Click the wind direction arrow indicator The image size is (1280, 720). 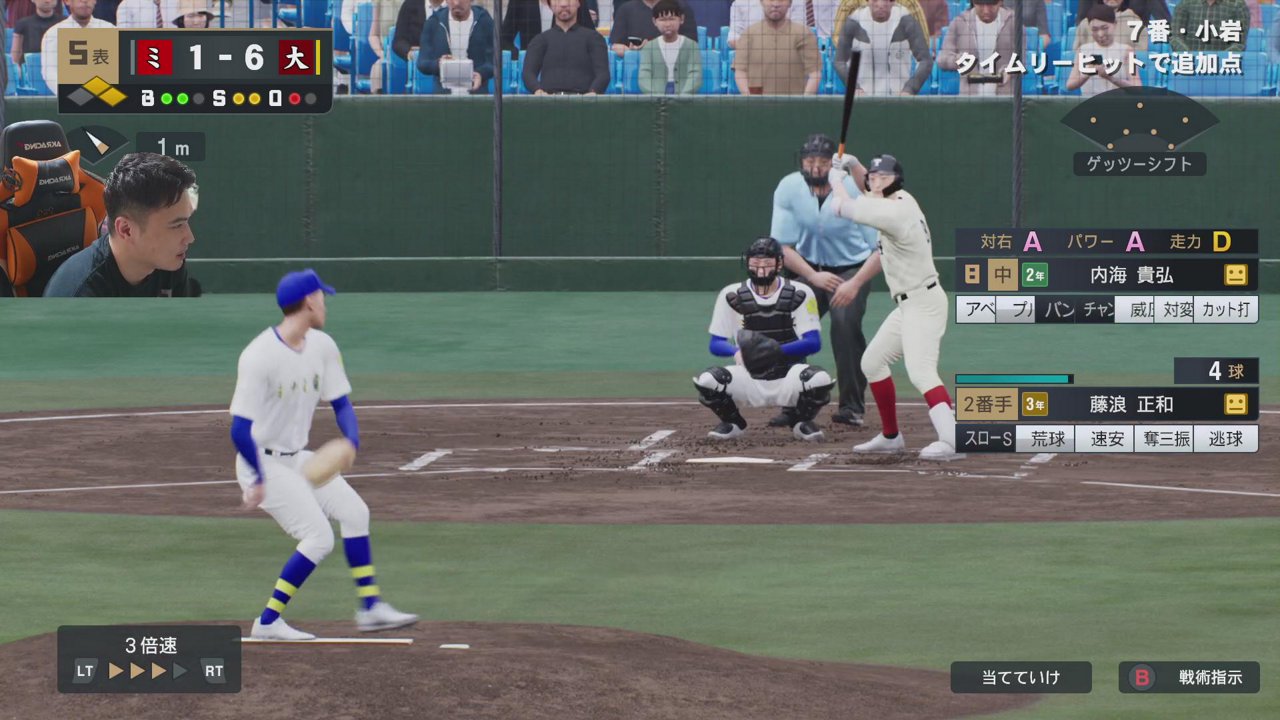click(x=96, y=144)
